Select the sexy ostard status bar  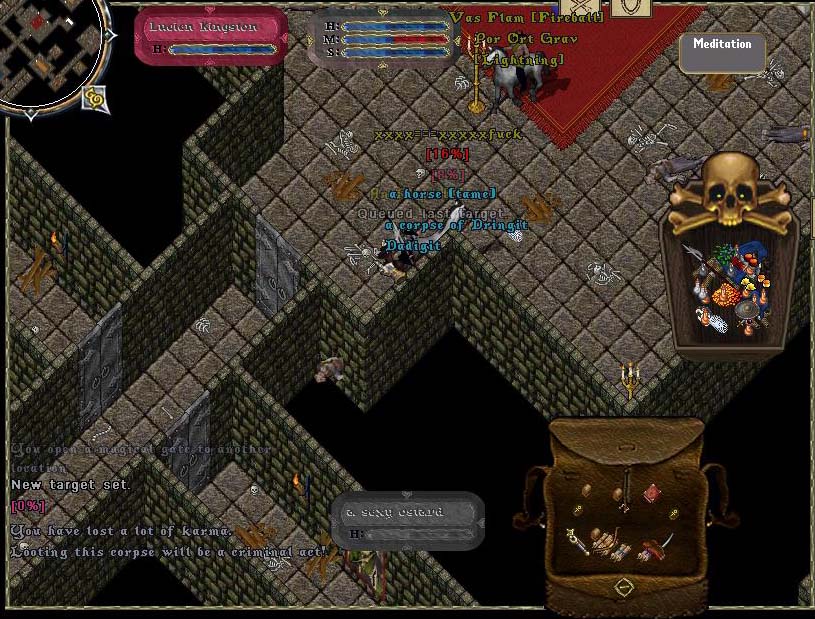click(x=407, y=518)
